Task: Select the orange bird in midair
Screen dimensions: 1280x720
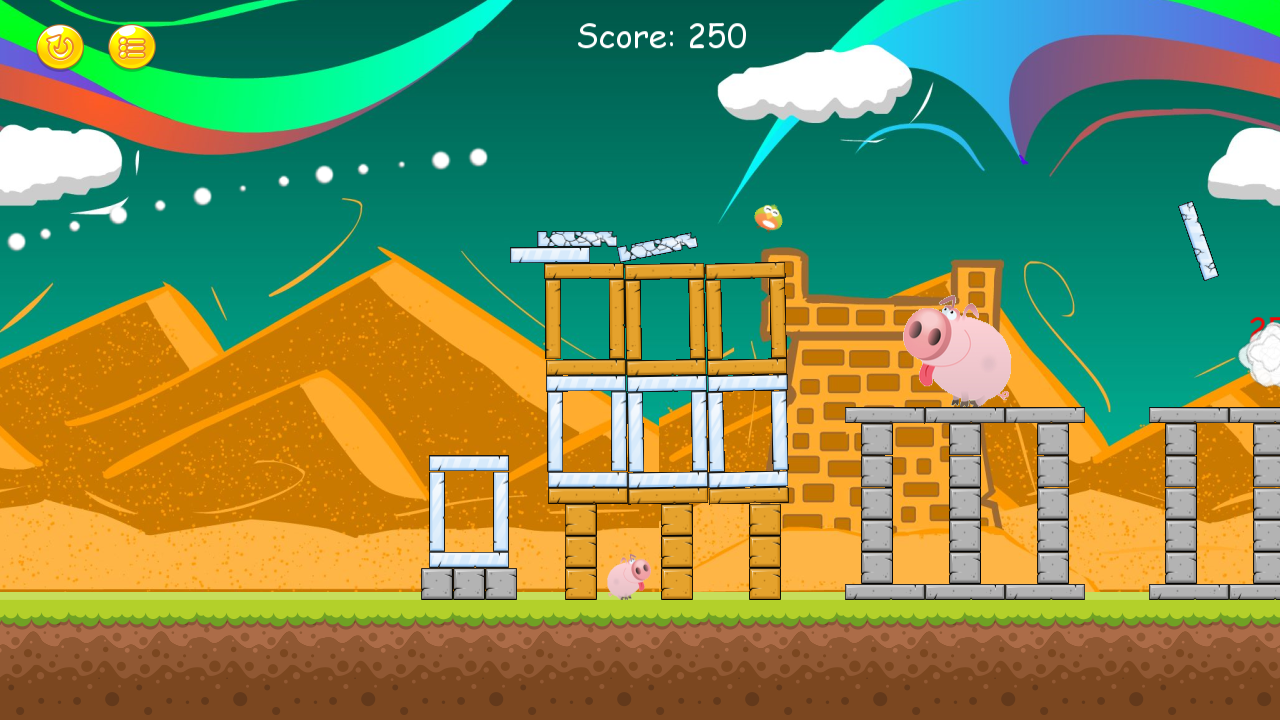Action: click(768, 220)
